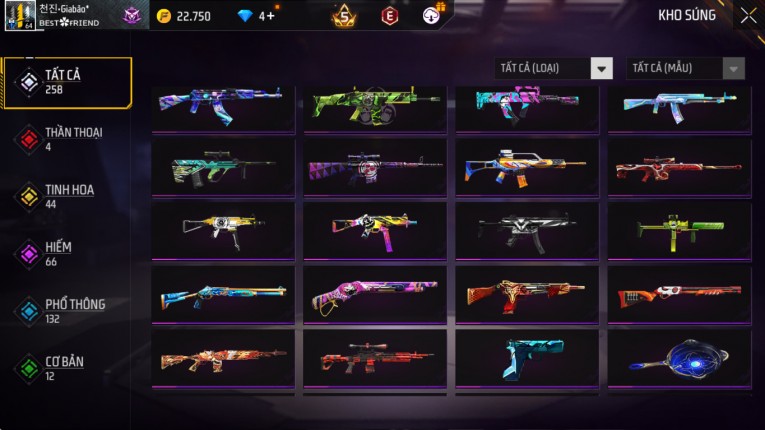Add diamonds with the plus button
The width and height of the screenshot is (765, 430).
click(270, 16)
